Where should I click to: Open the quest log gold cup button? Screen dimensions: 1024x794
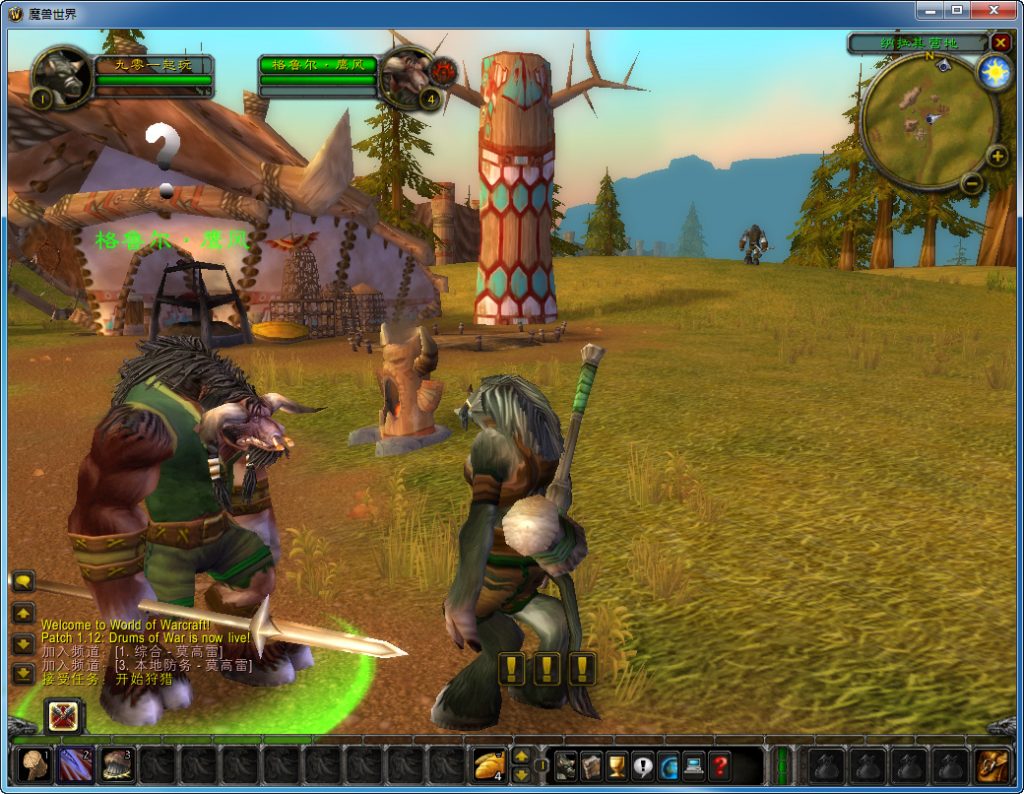617,766
